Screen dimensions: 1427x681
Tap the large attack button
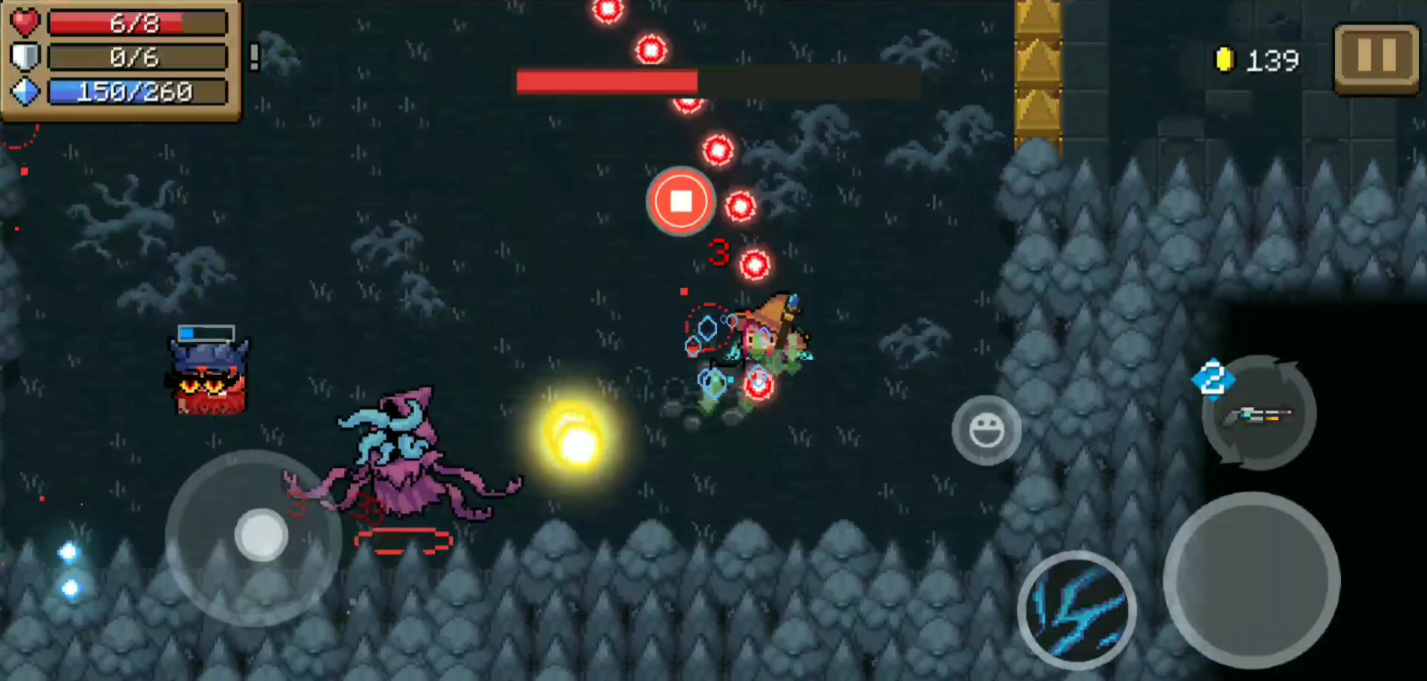coord(1251,580)
